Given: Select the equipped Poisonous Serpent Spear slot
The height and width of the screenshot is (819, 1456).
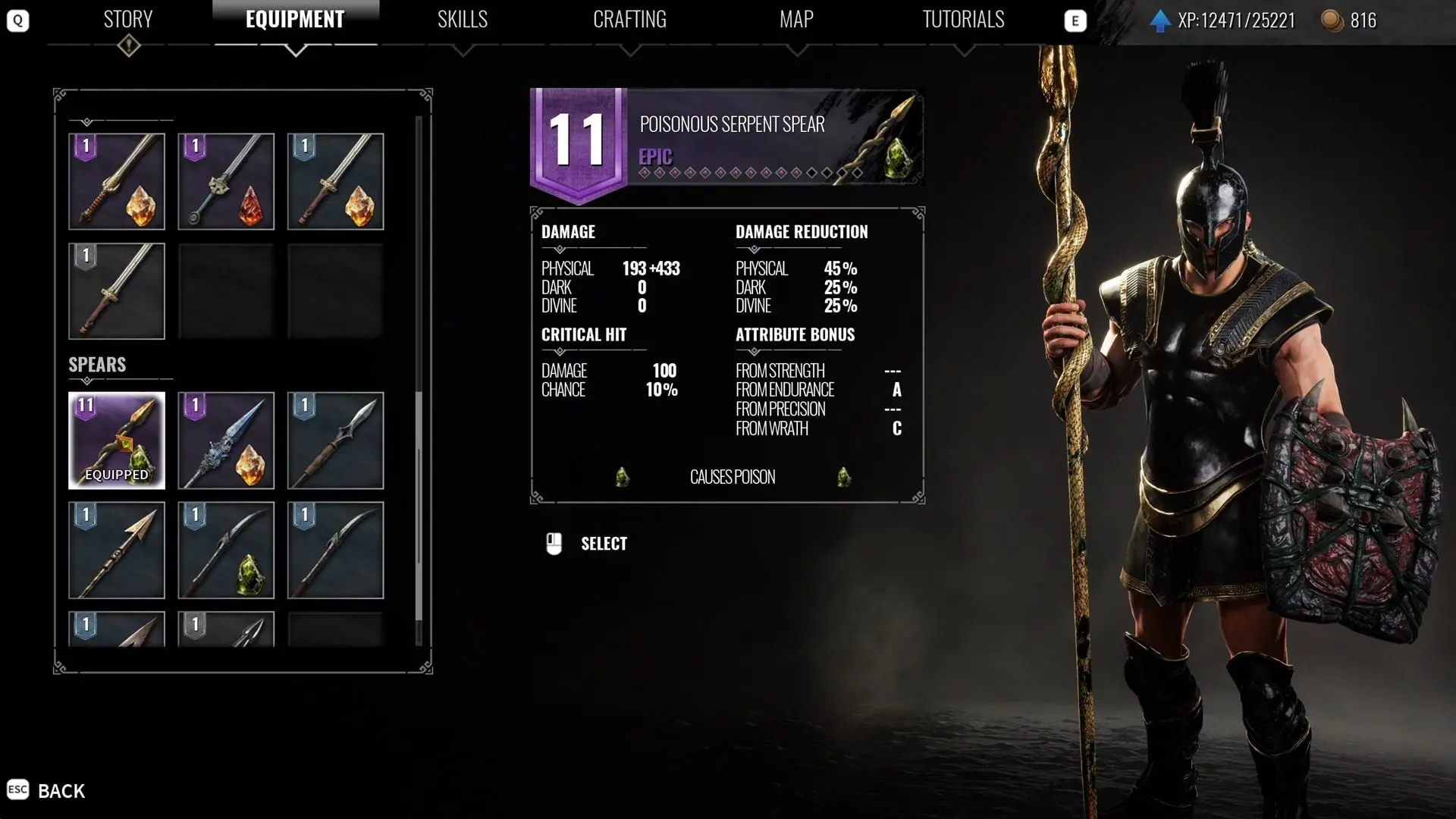Looking at the screenshot, I should [117, 441].
